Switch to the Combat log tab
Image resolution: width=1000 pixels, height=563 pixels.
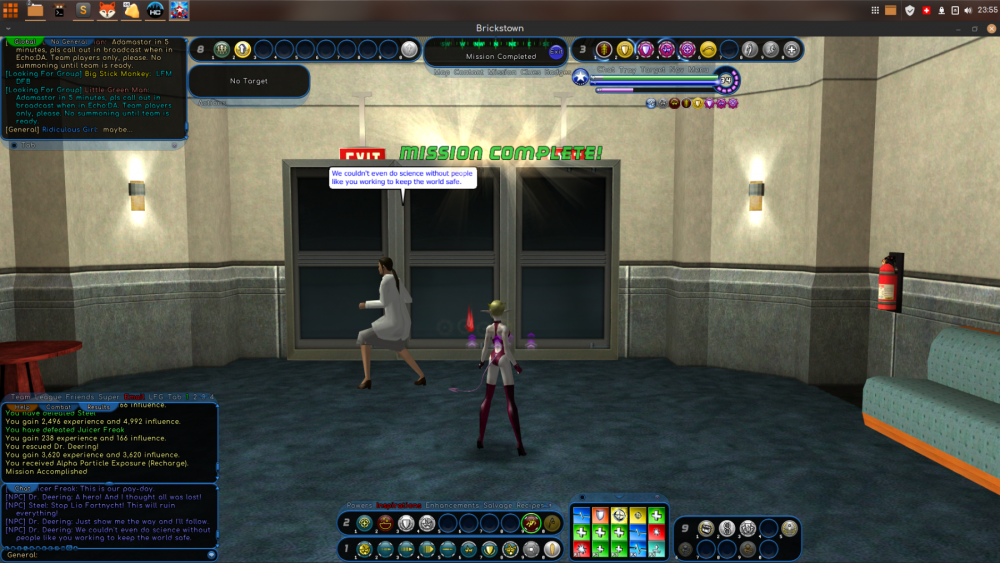point(60,408)
